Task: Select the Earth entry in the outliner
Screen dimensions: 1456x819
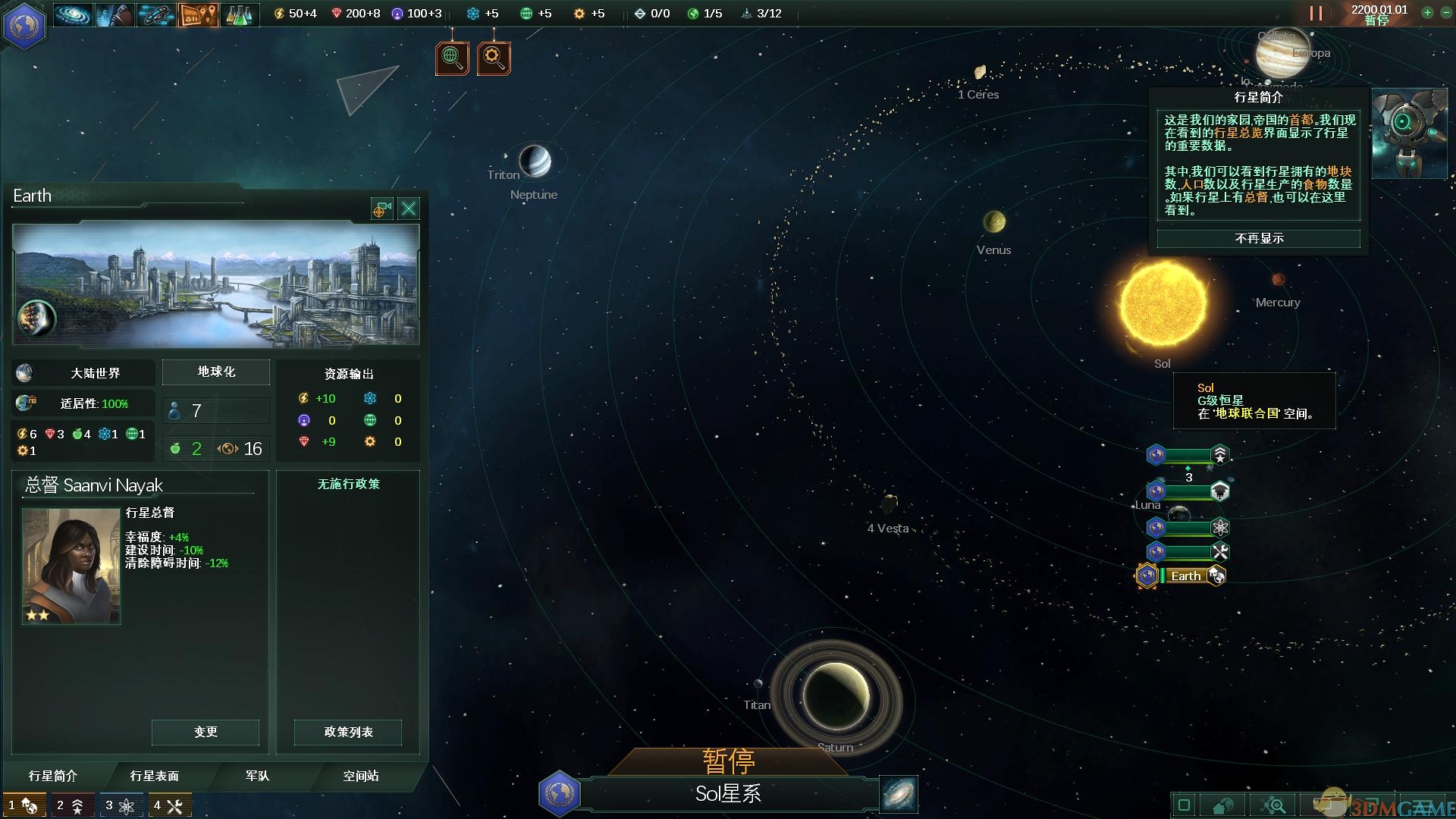Action: pyautogui.click(x=1185, y=576)
